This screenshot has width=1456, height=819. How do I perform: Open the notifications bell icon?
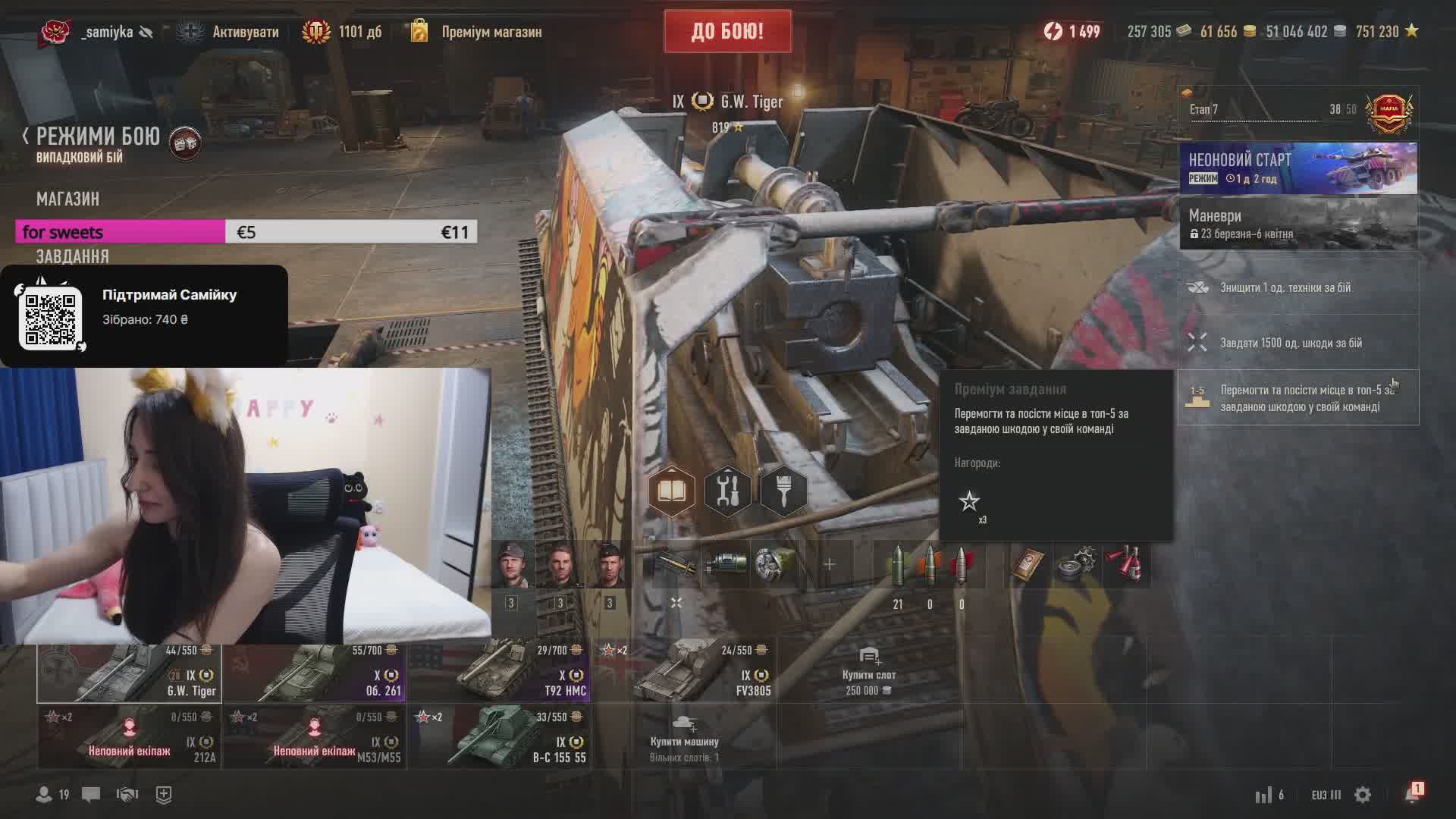coord(1412,794)
